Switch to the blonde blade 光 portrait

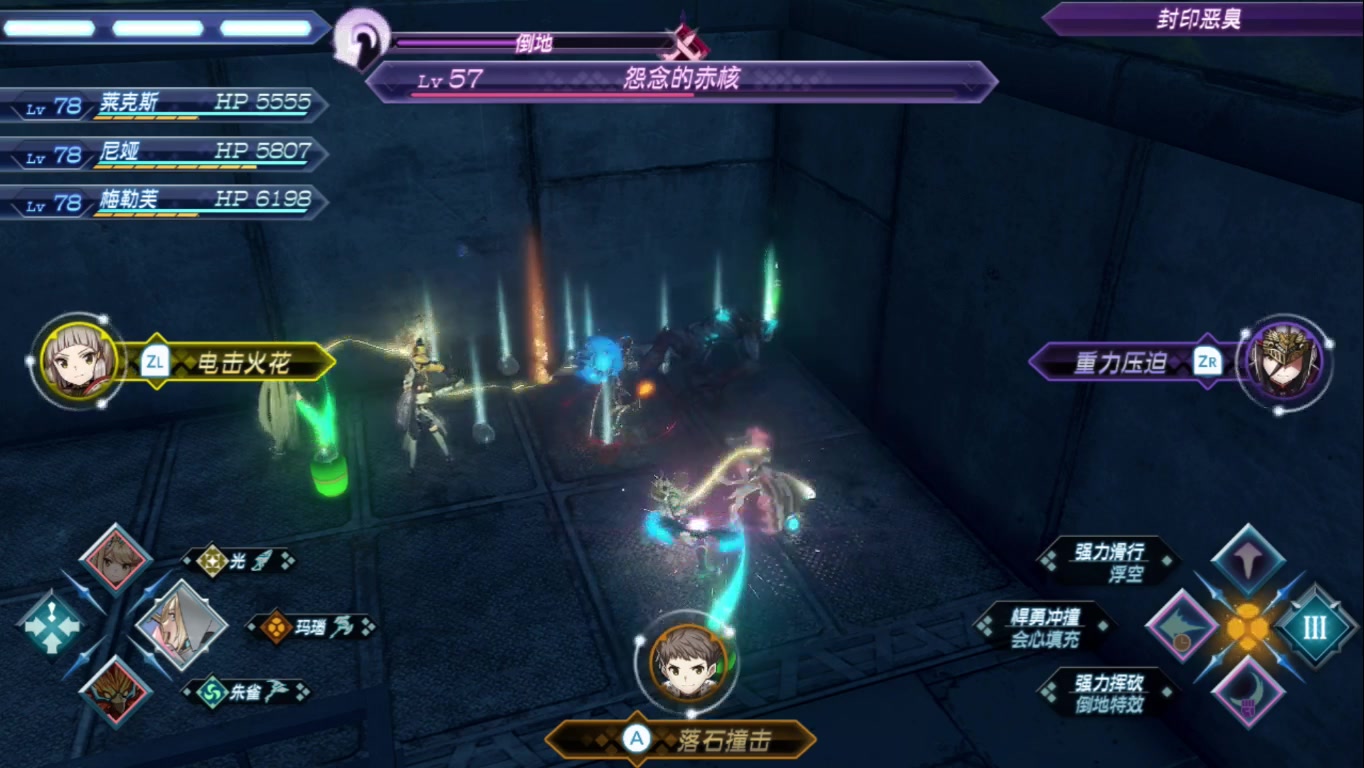[115, 559]
